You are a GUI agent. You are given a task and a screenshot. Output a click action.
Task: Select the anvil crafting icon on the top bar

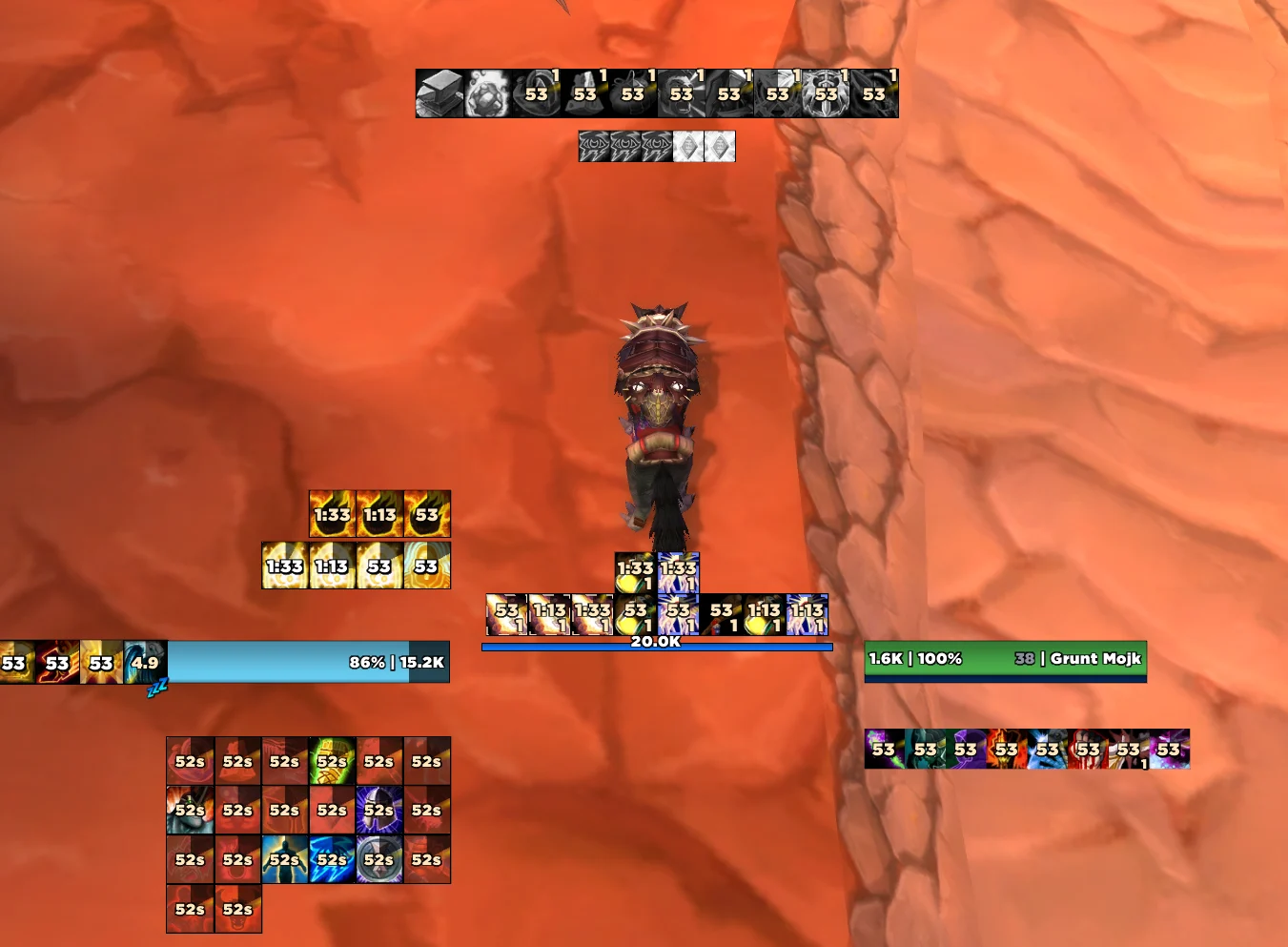tap(439, 93)
